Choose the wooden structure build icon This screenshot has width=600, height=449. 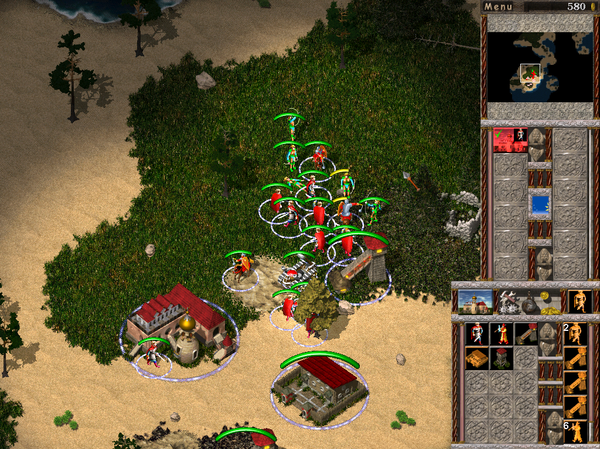point(477,358)
